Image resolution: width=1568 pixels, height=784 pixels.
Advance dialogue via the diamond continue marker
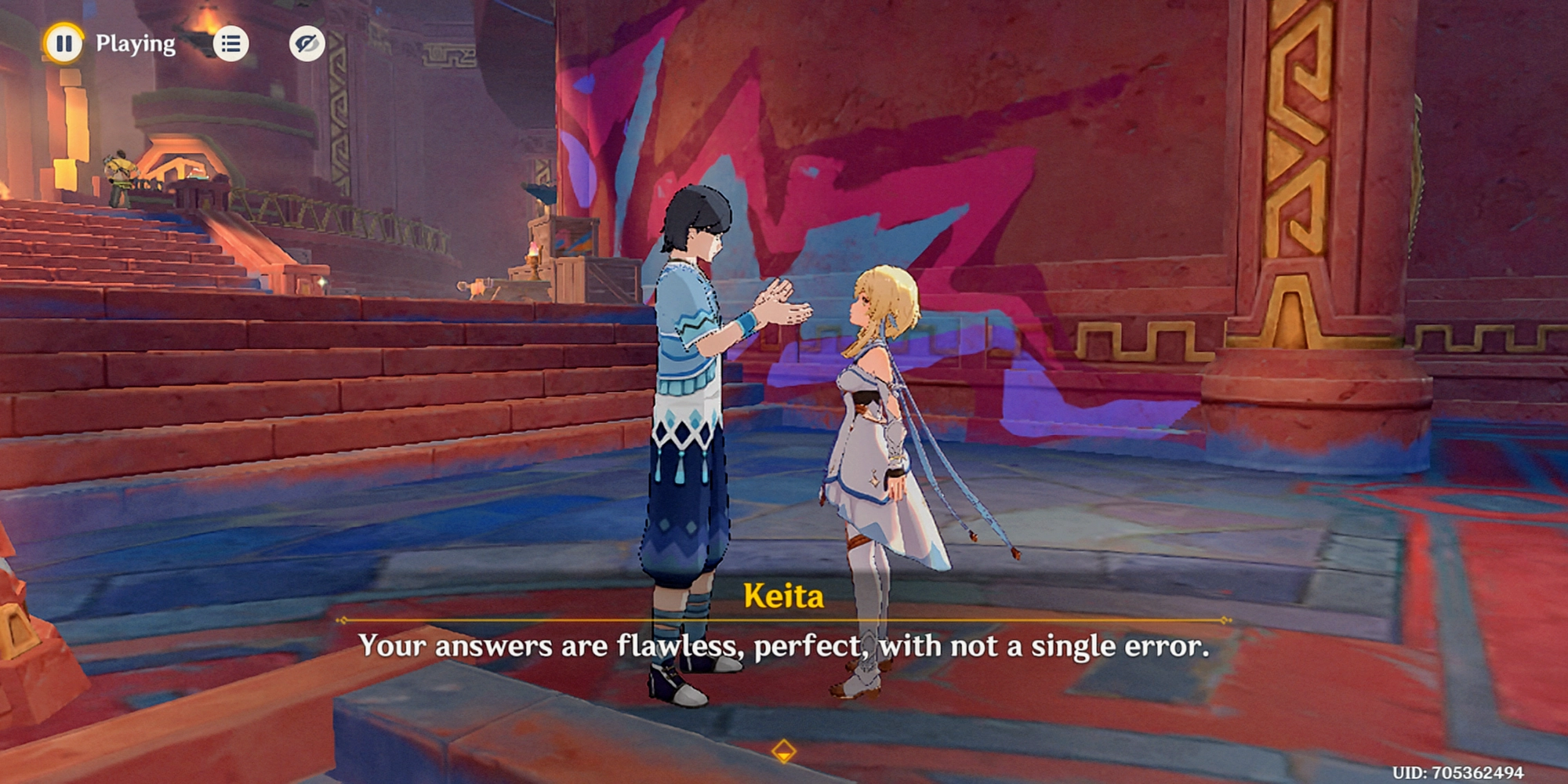click(783, 751)
